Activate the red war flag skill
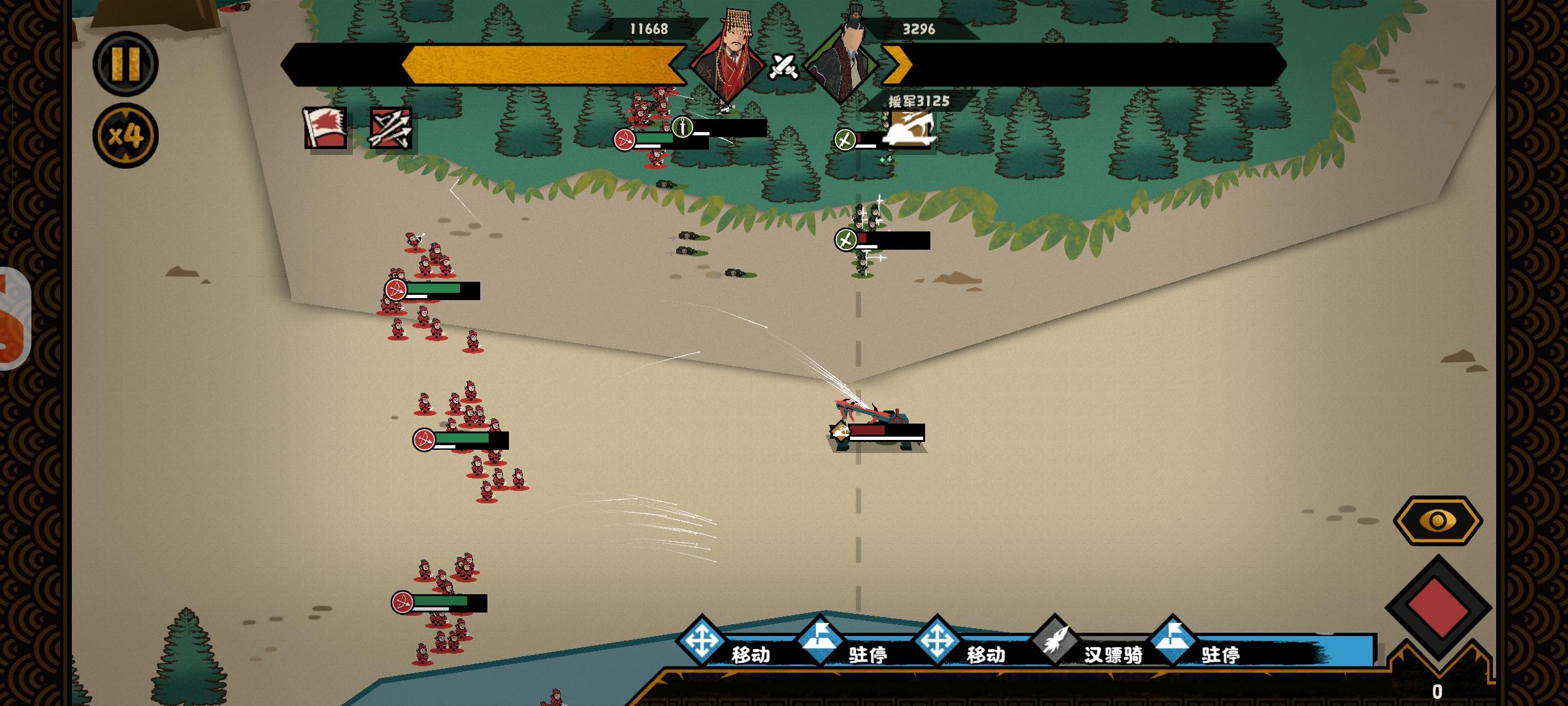The height and width of the screenshot is (706, 1568). click(x=325, y=128)
